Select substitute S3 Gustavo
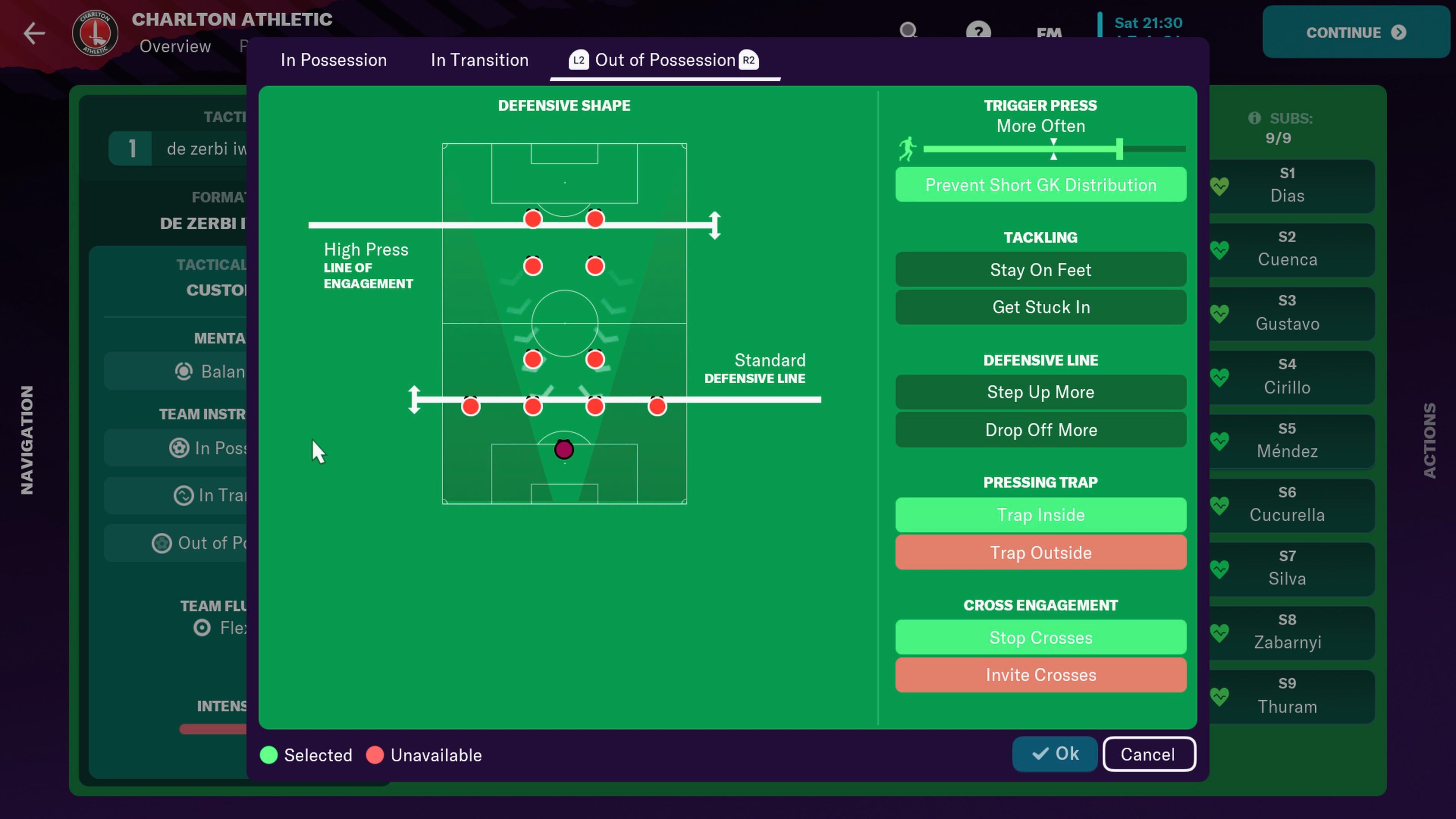Viewport: 1456px width, 819px height. (1287, 313)
